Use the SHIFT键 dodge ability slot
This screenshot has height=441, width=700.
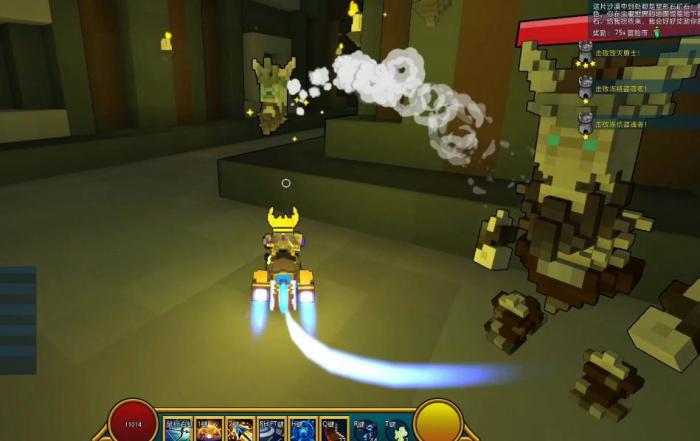tap(271, 430)
